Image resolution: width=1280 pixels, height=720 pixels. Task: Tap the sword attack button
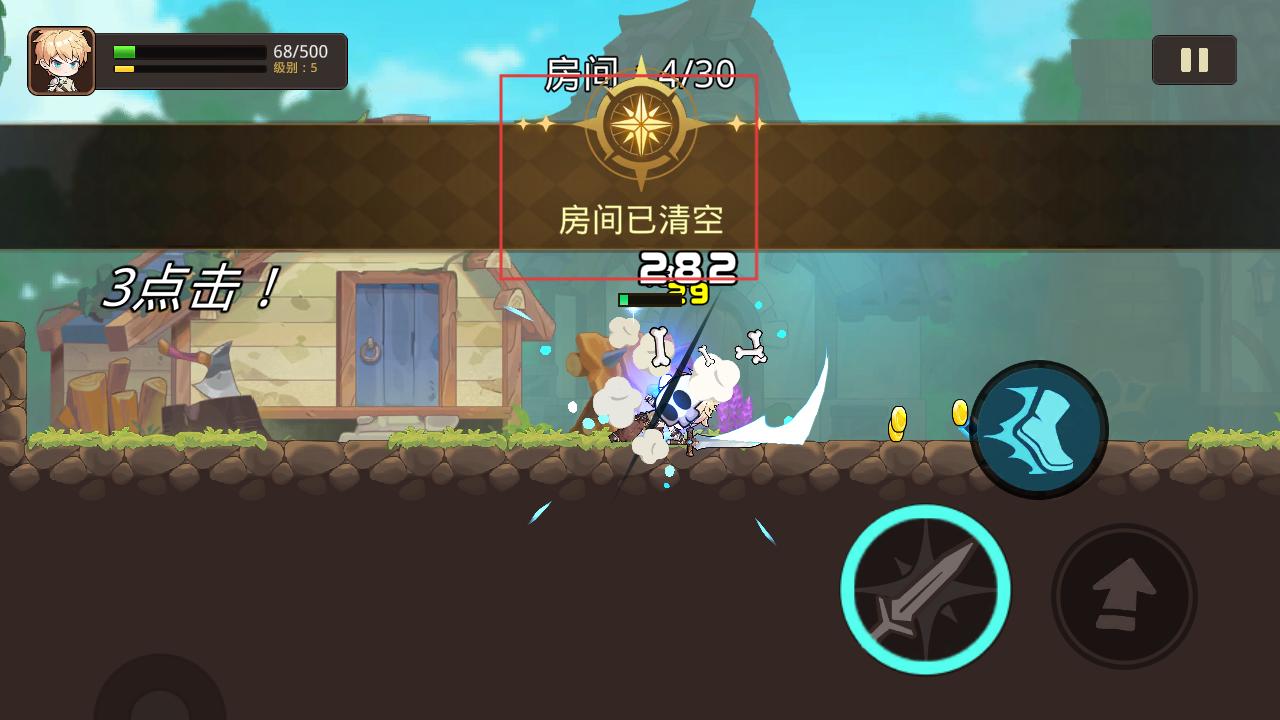click(925, 590)
